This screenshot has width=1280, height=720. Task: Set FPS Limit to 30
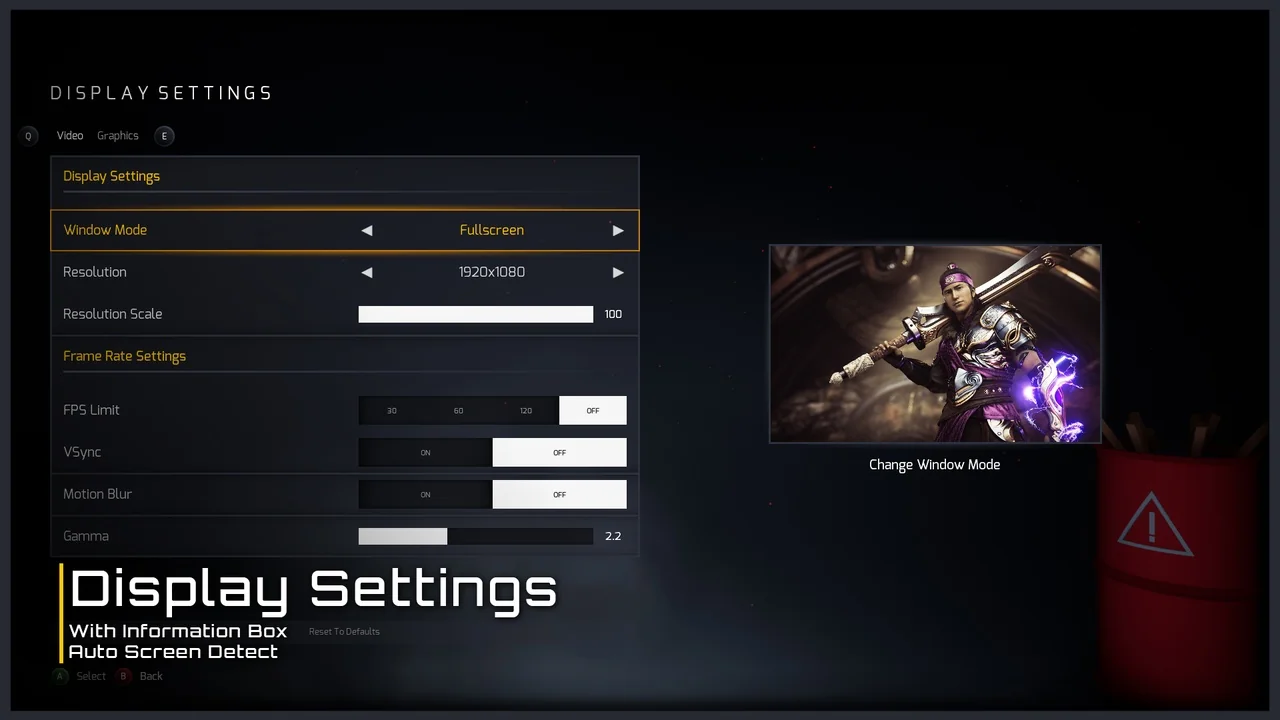tap(392, 411)
